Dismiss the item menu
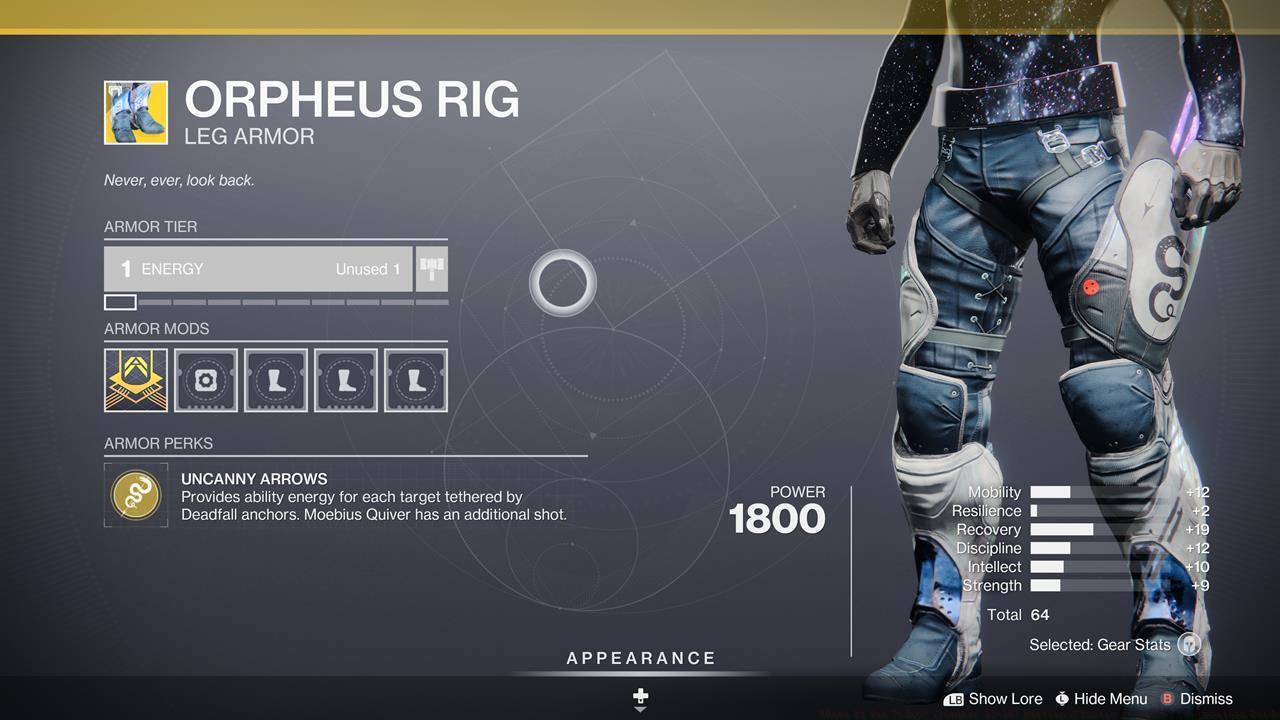Screen dimensions: 1280x720 (1207, 699)
